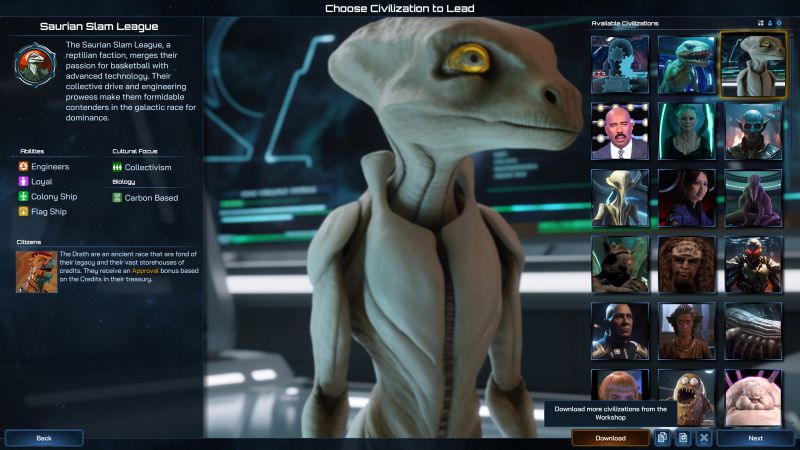800x450 pixels.
Task: Choose the teal-haired woman civilization
Action: (x=686, y=131)
